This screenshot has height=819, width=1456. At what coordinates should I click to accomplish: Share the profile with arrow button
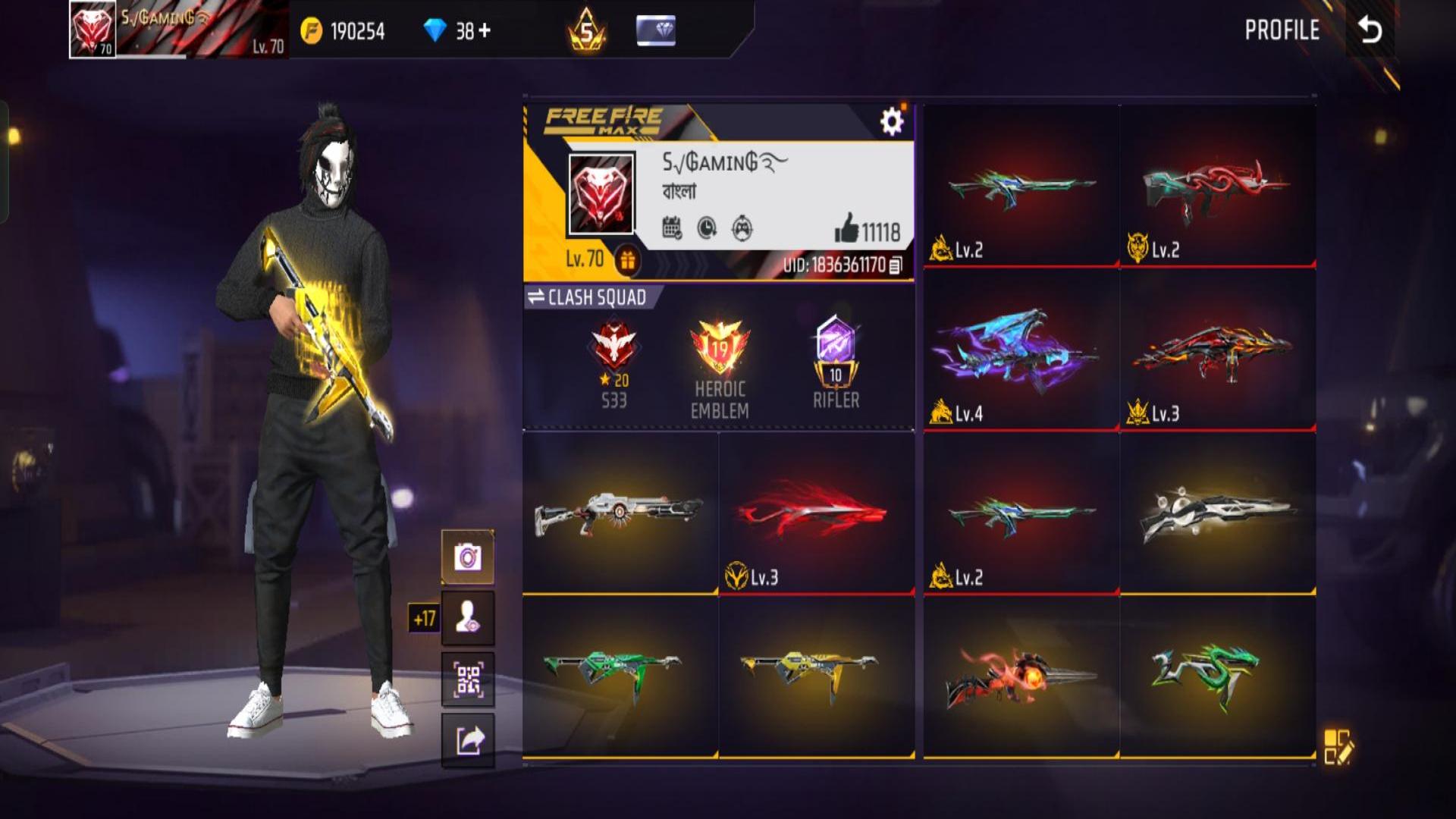tap(468, 740)
